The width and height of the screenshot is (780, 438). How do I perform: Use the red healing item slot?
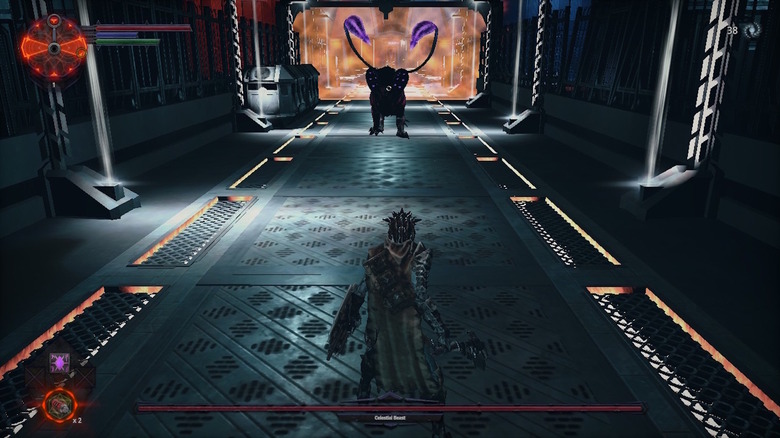pos(59,405)
